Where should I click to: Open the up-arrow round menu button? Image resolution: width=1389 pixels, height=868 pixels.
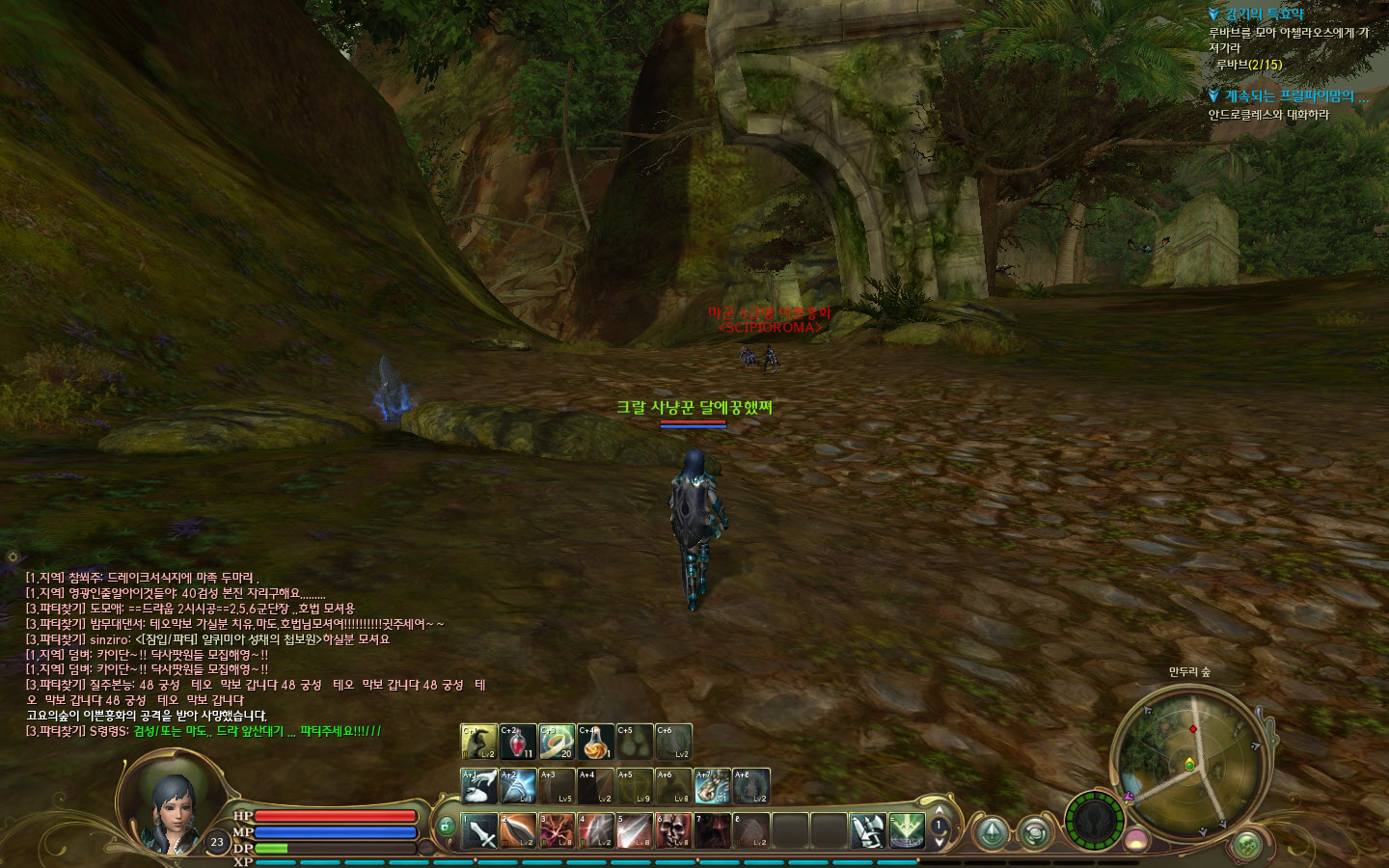click(992, 830)
